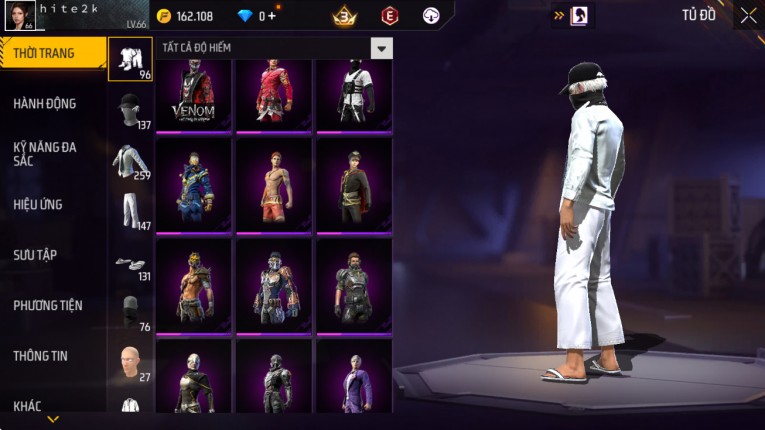Show the jacket subcategory with 259 items
765x430 pixels.
130,162
